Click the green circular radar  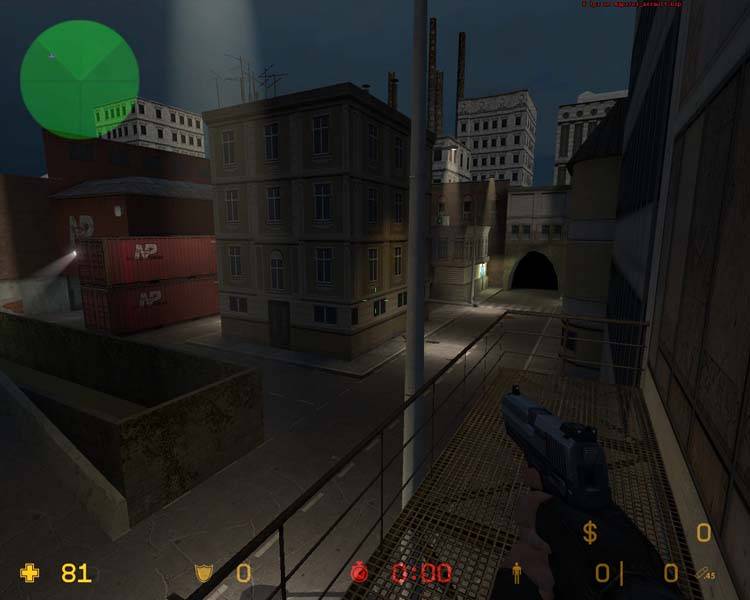point(79,79)
